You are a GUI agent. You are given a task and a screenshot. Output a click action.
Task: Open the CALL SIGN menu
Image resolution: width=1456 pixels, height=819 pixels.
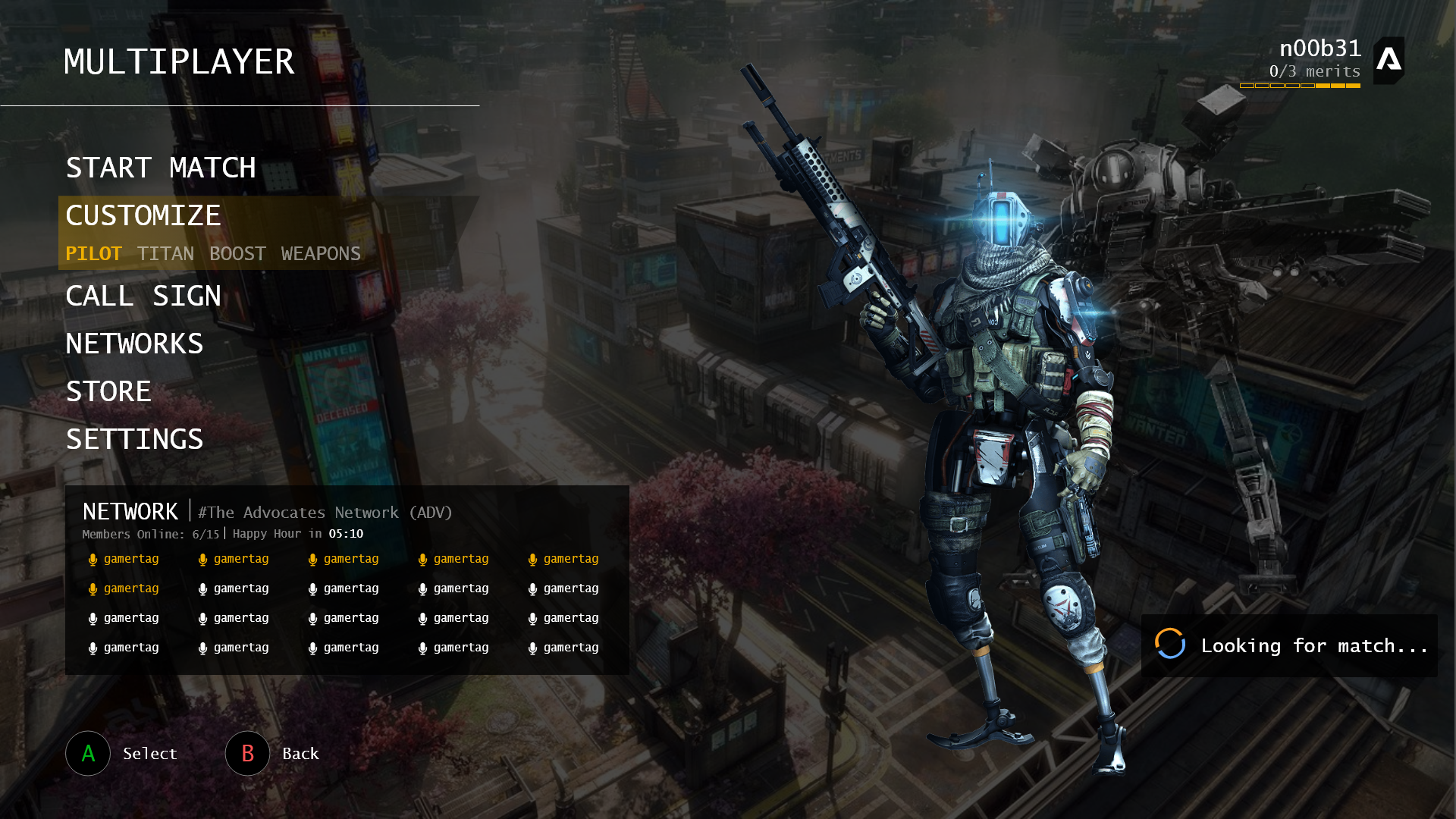(x=143, y=296)
